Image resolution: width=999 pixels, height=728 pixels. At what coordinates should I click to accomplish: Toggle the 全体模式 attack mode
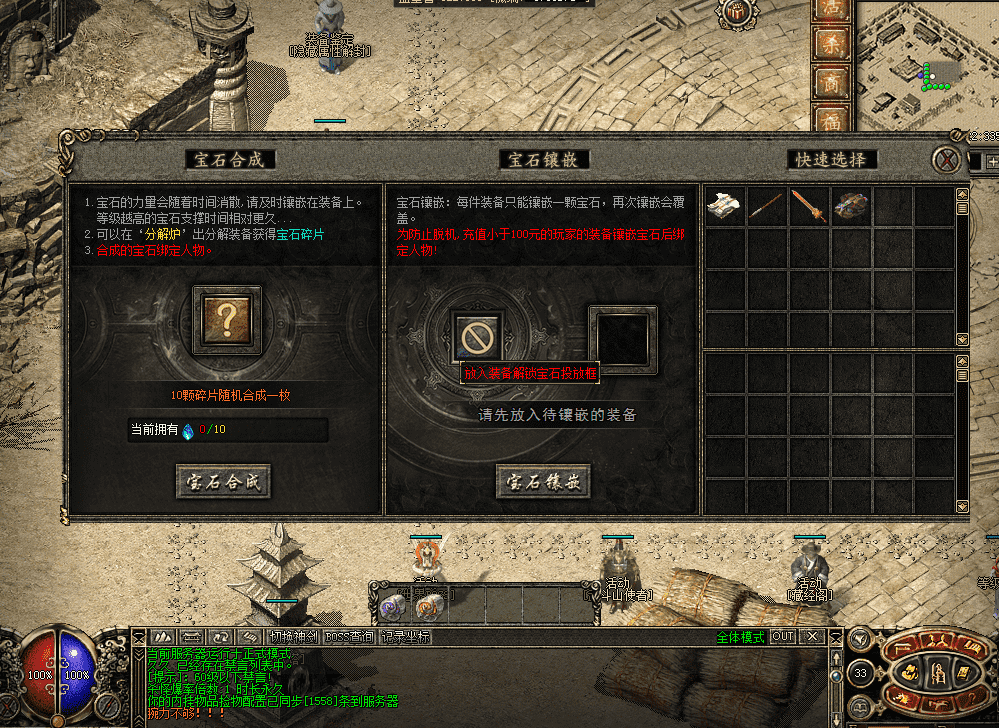(740, 637)
